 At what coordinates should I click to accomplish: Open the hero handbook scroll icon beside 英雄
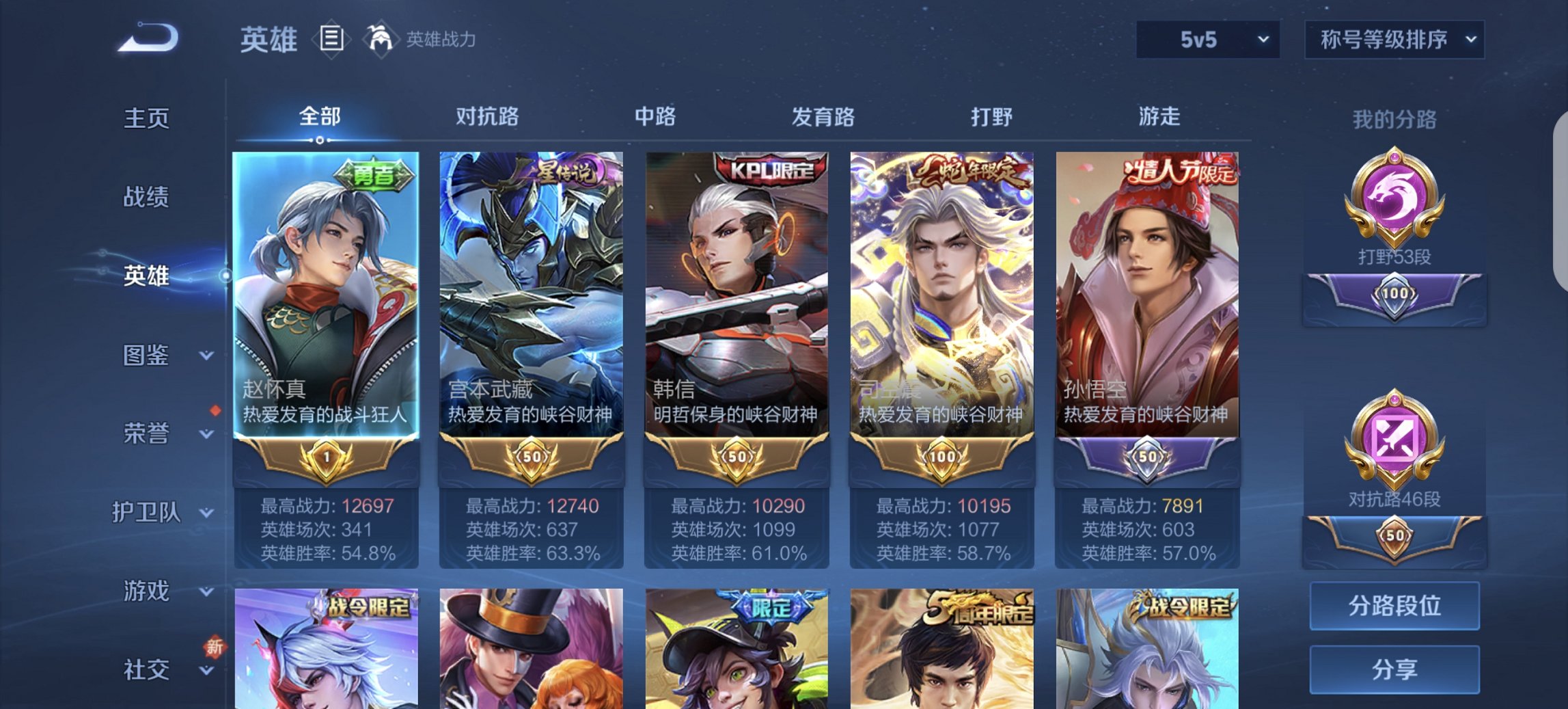coord(332,40)
